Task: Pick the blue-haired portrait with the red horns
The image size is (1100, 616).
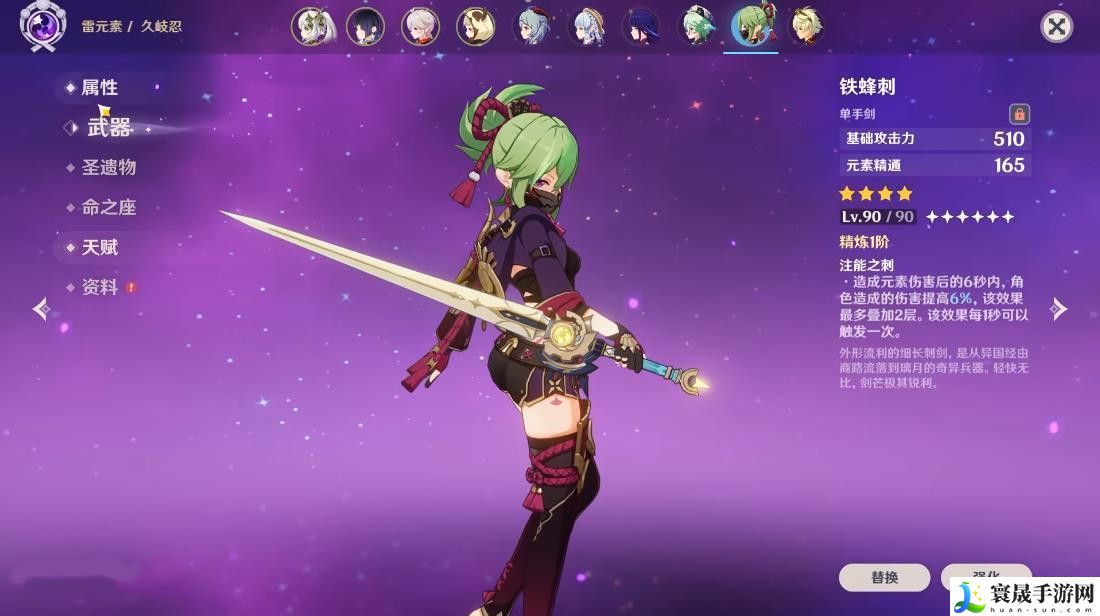Action: point(530,27)
